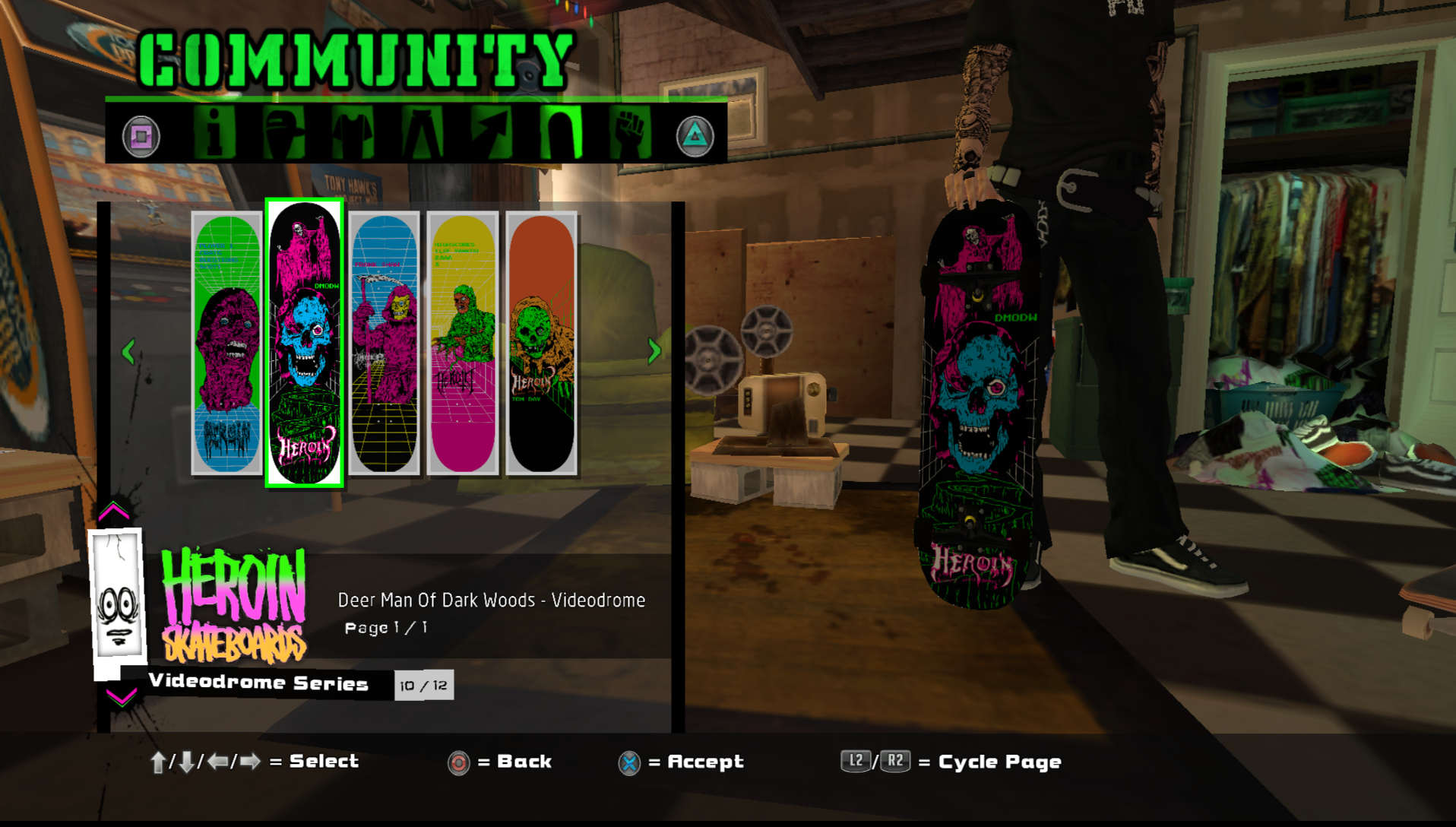Choose the green deck with magenta face
The width and height of the screenshot is (1456, 827).
[x=226, y=344]
